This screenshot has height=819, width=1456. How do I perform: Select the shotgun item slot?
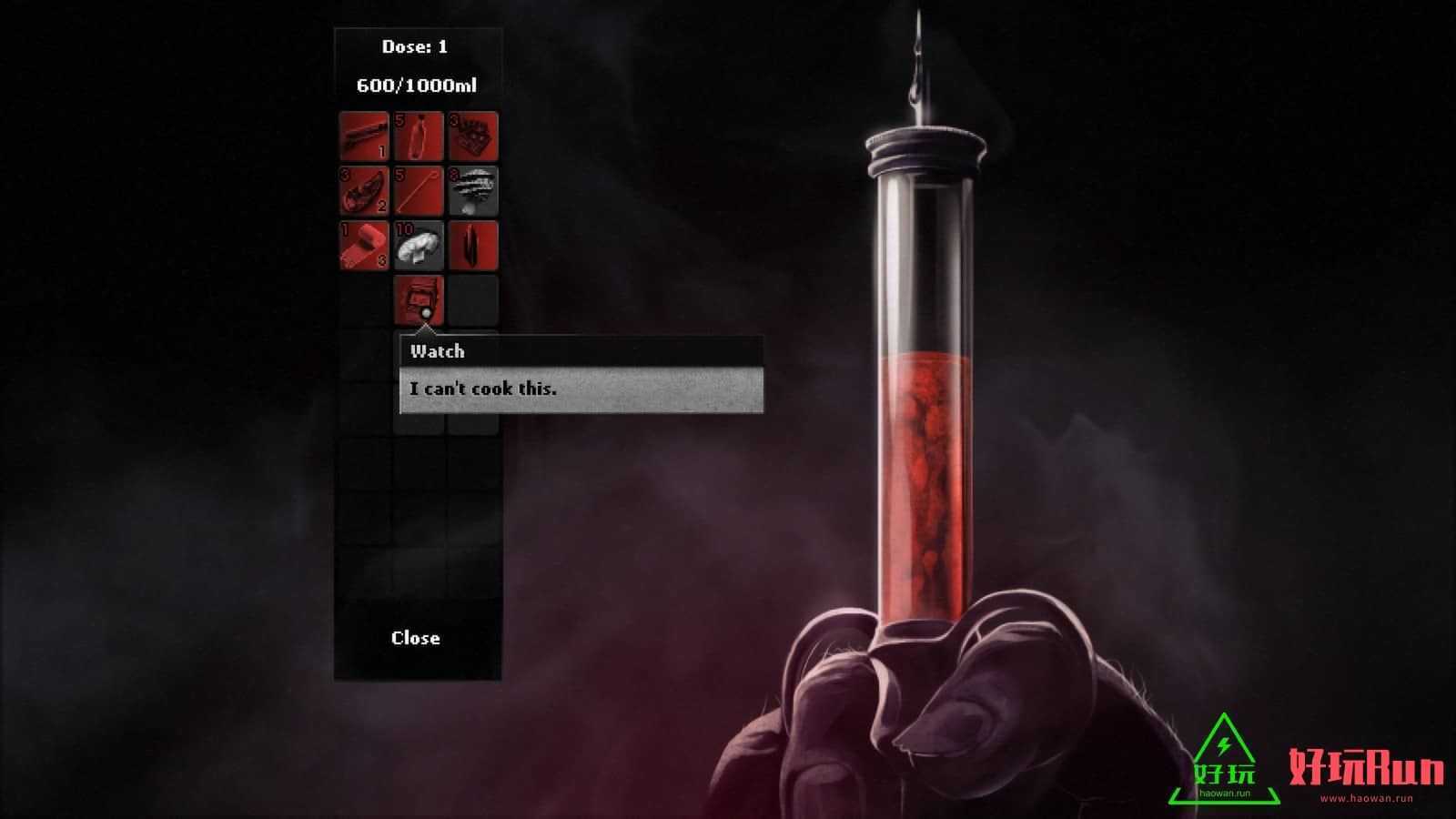[x=364, y=136]
